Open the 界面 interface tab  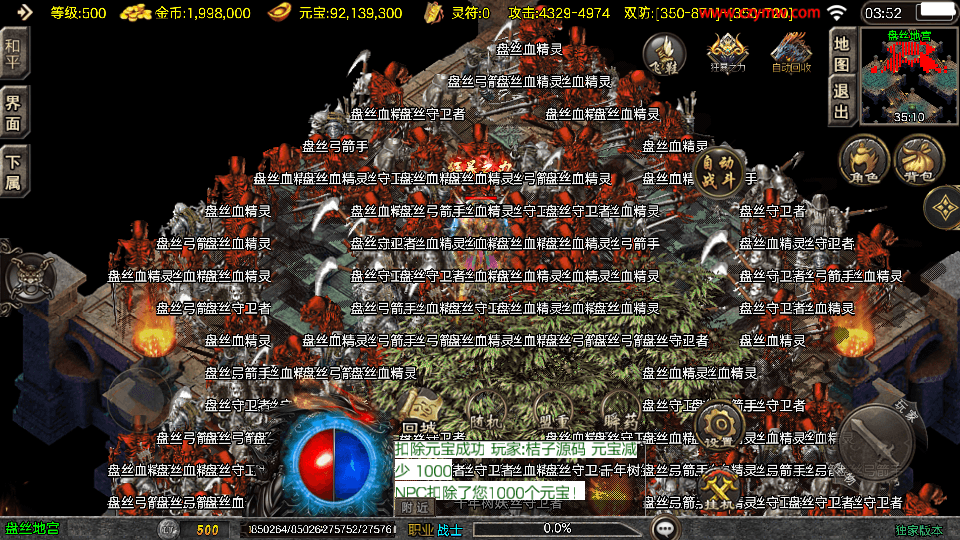(14, 111)
